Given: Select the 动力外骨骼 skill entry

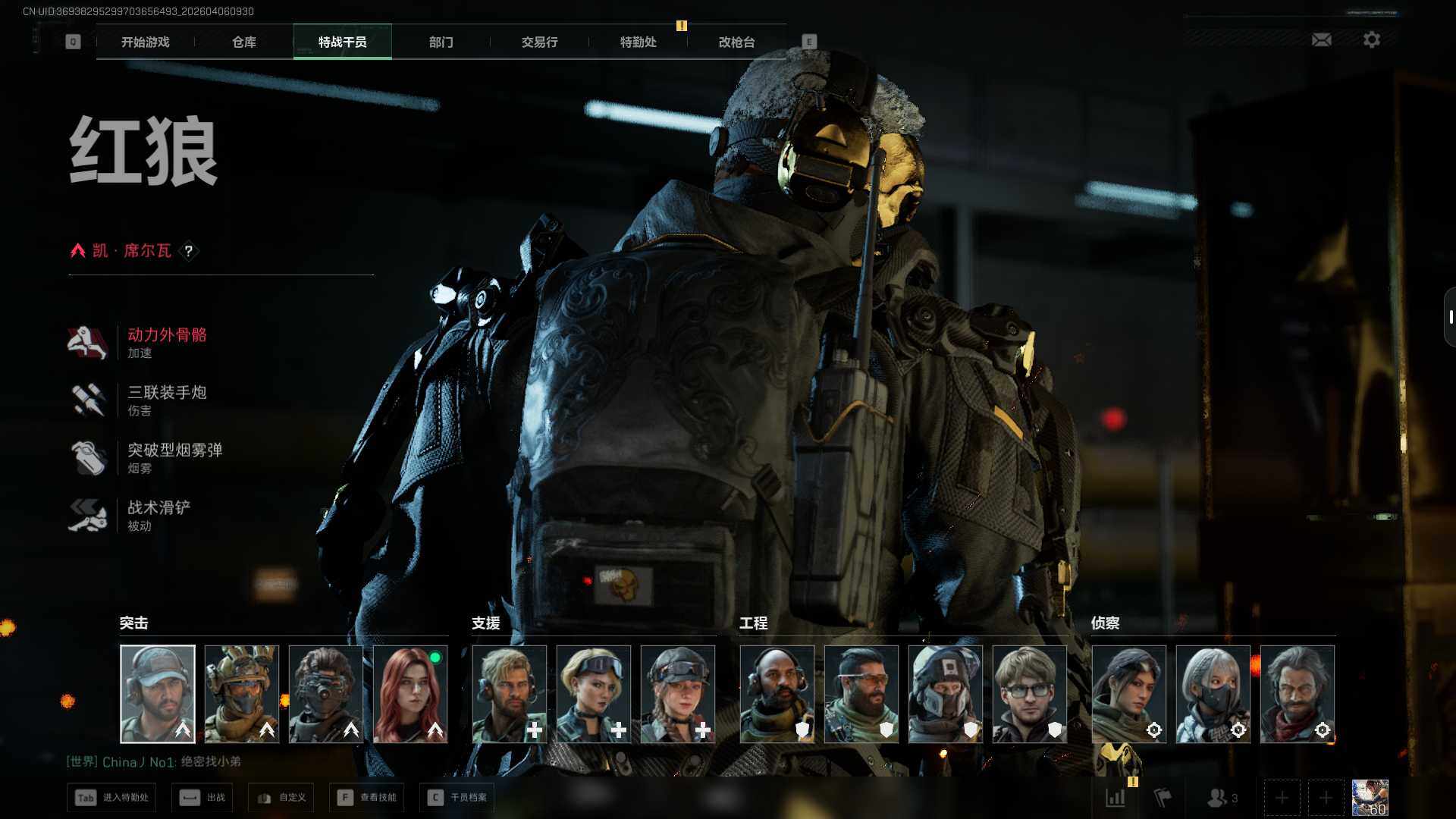Looking at the screenshot, I should coord(167,342).
